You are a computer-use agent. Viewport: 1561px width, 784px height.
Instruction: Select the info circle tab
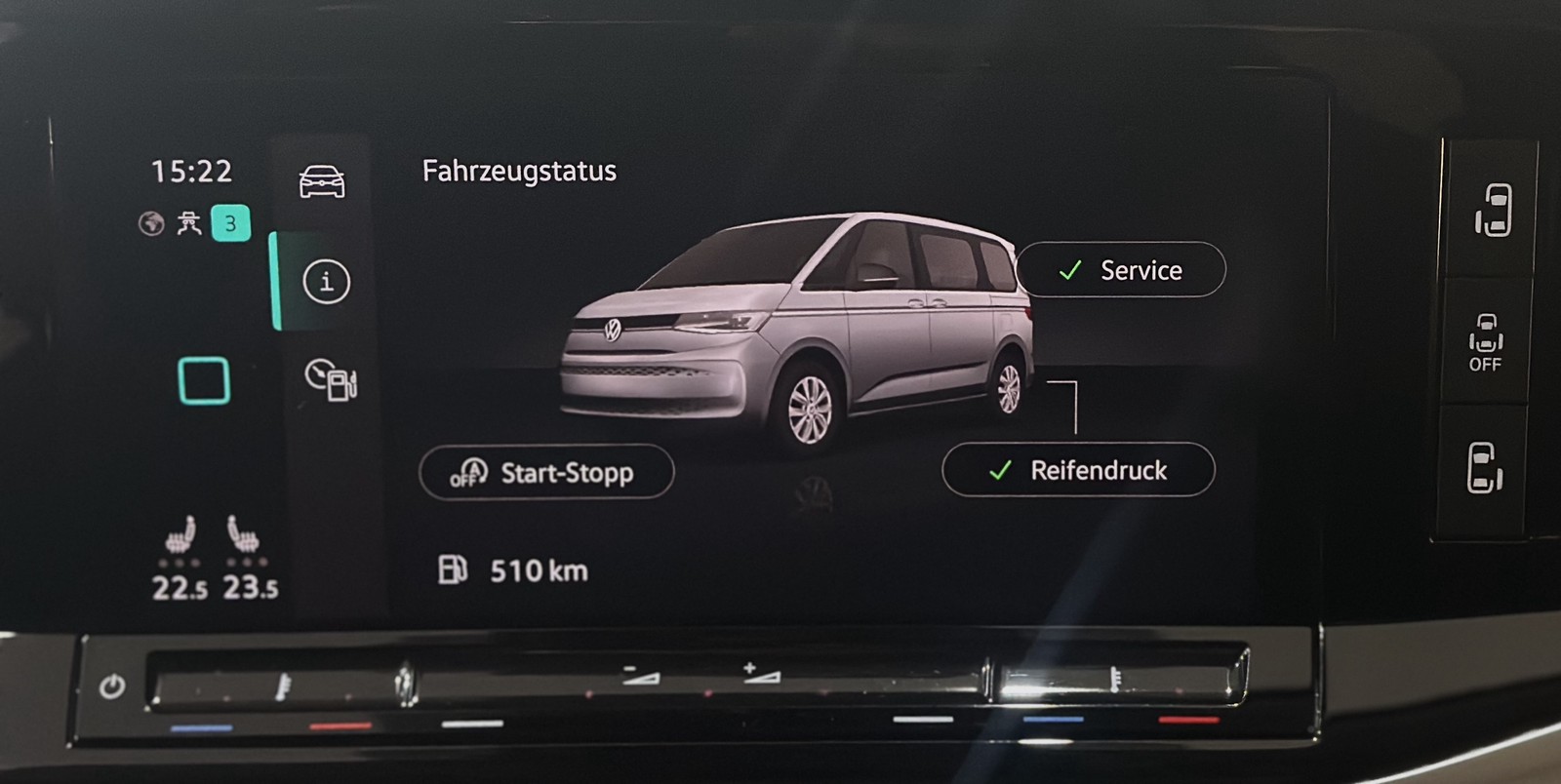(x=326, y=282)
